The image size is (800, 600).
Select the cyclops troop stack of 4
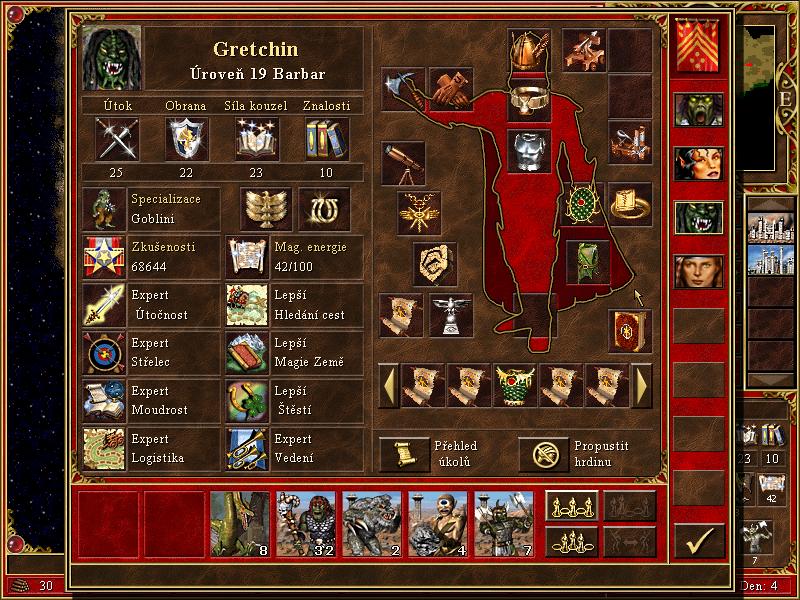(x=438, y=523)
